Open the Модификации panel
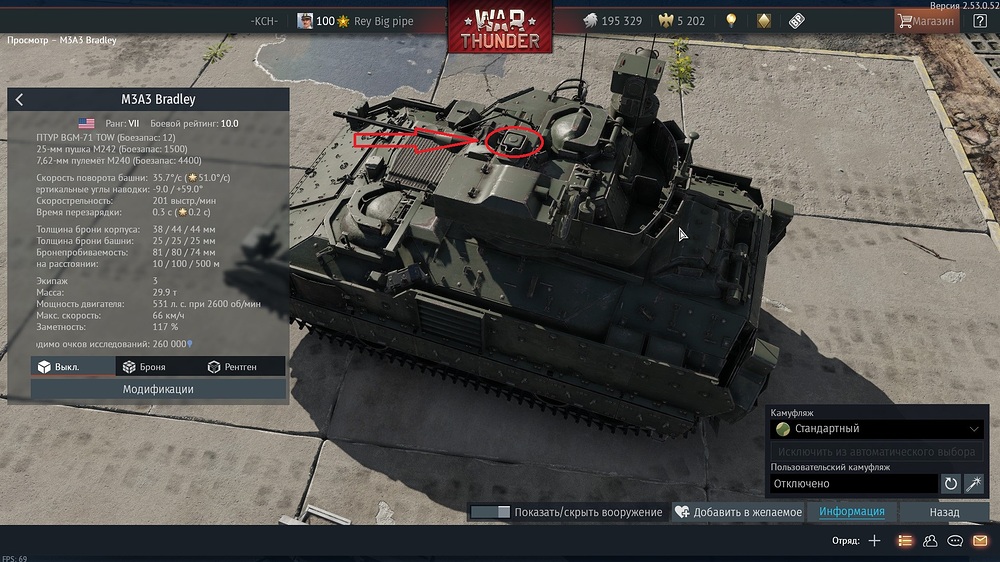The image size is (1000, 562). click(158, 389)
